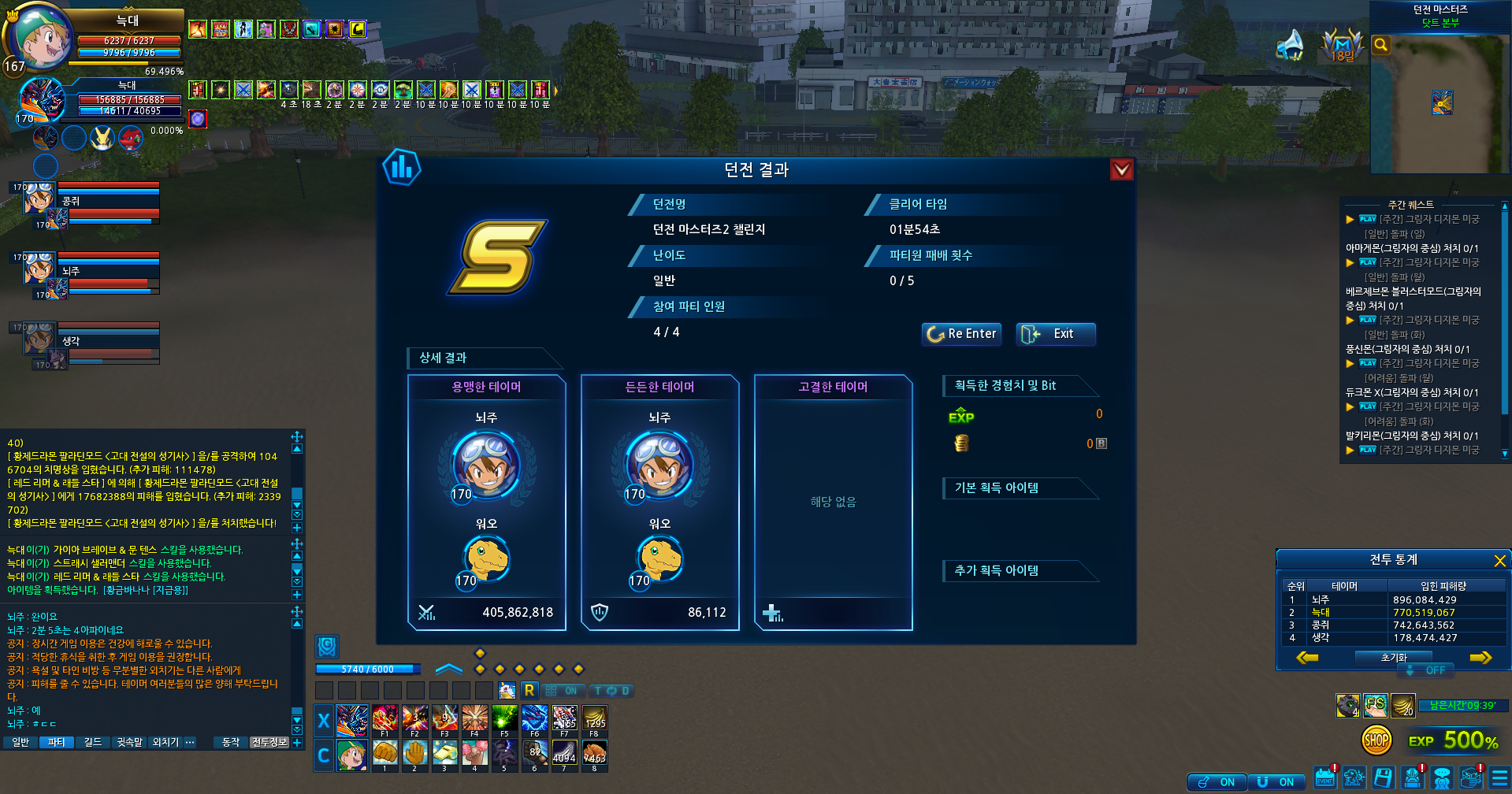
Task: Toggle the magnet auto-loot ON switch
Action: (x=1276, y=781)
